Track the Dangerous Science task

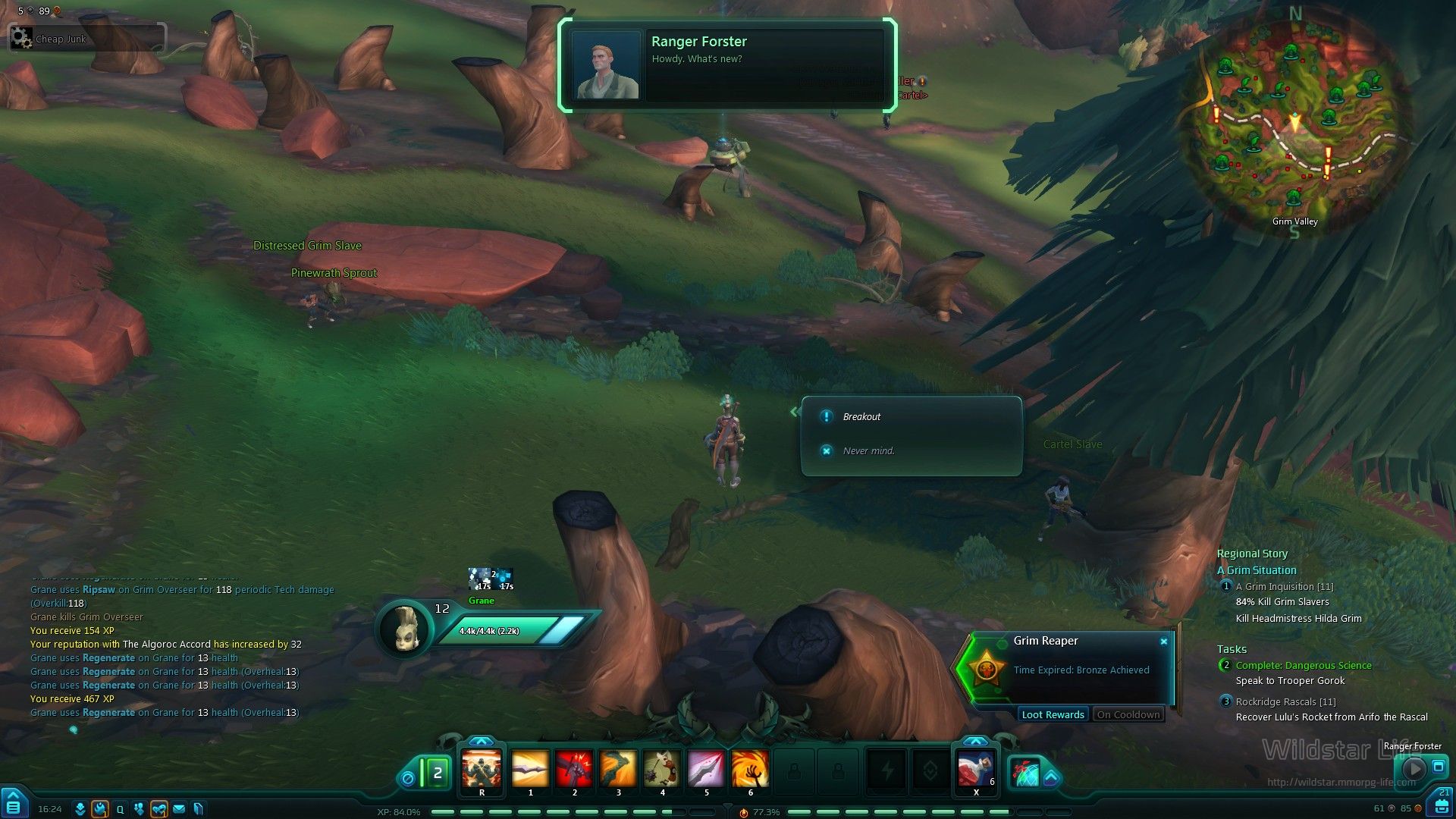pos(1303,666)
